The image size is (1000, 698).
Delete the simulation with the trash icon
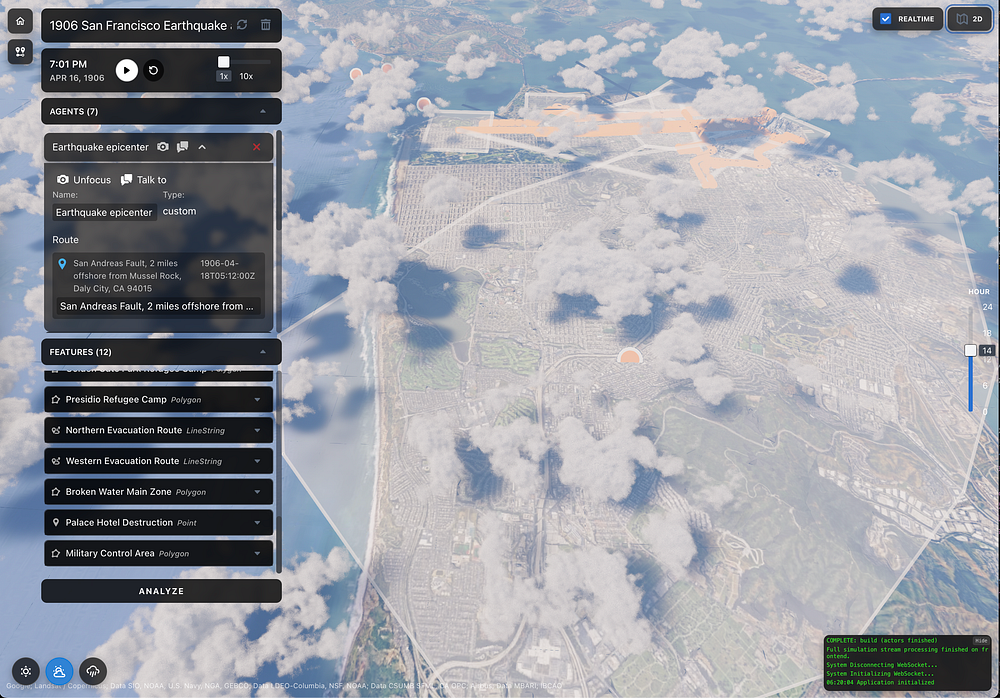(x=265, y=25)
